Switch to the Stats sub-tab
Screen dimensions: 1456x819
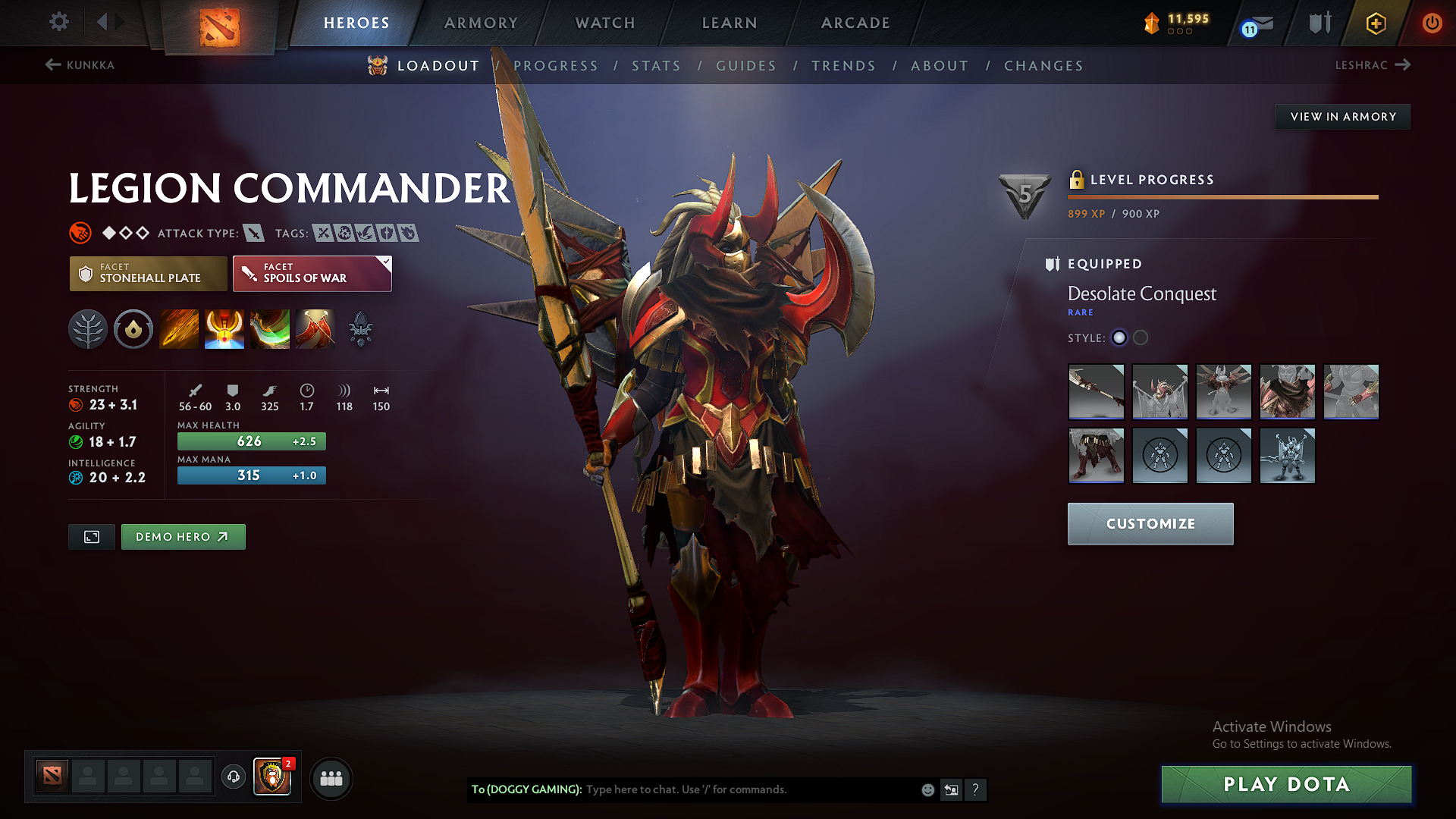click(x=657, y=66)
